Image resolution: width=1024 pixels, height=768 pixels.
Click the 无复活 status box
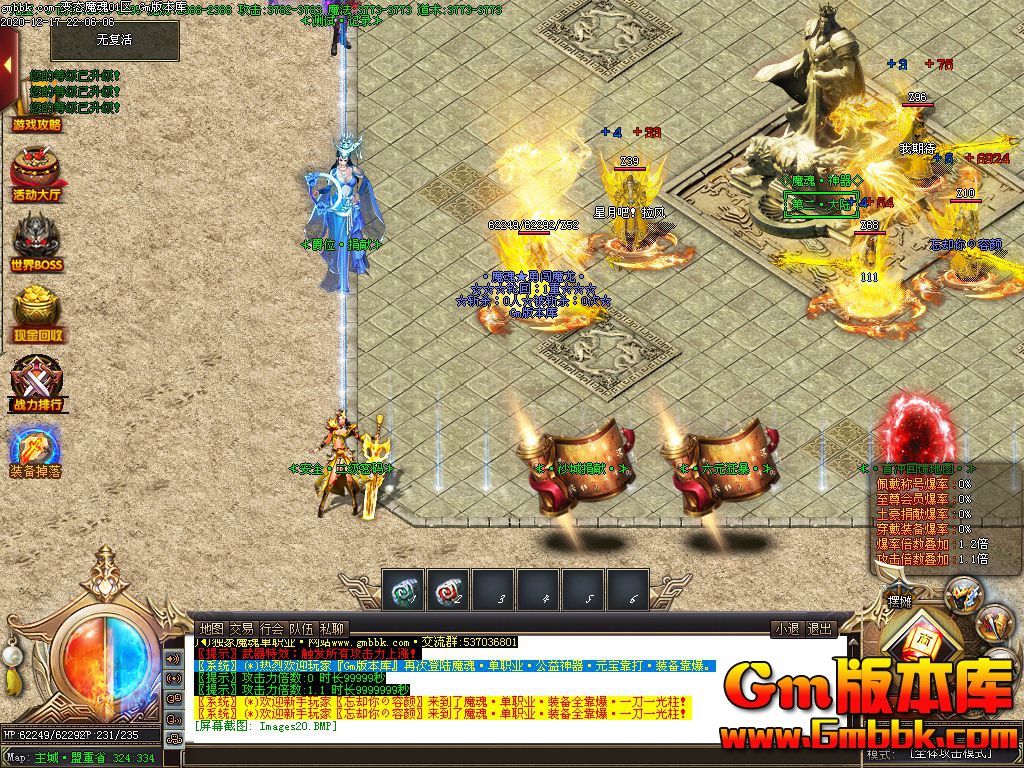(x=114, y=41)
